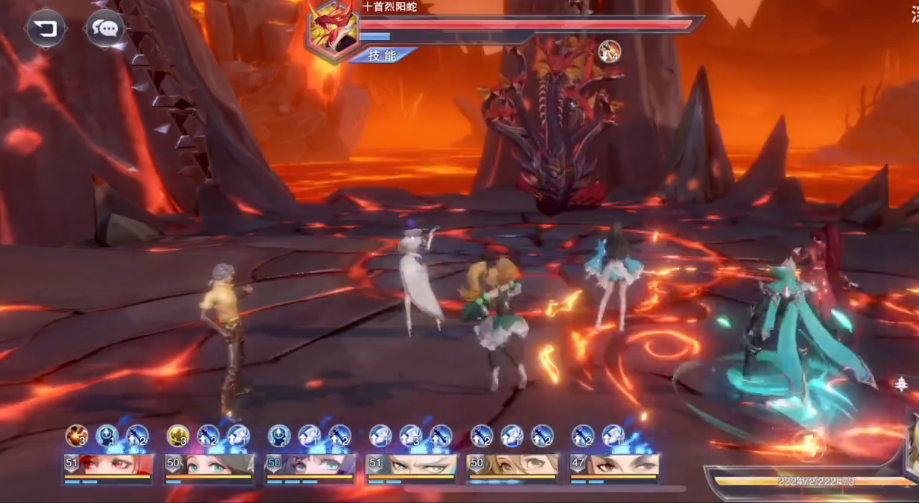Click the round buff icon under boss bar
919x503 pixels.
[609, 52]
